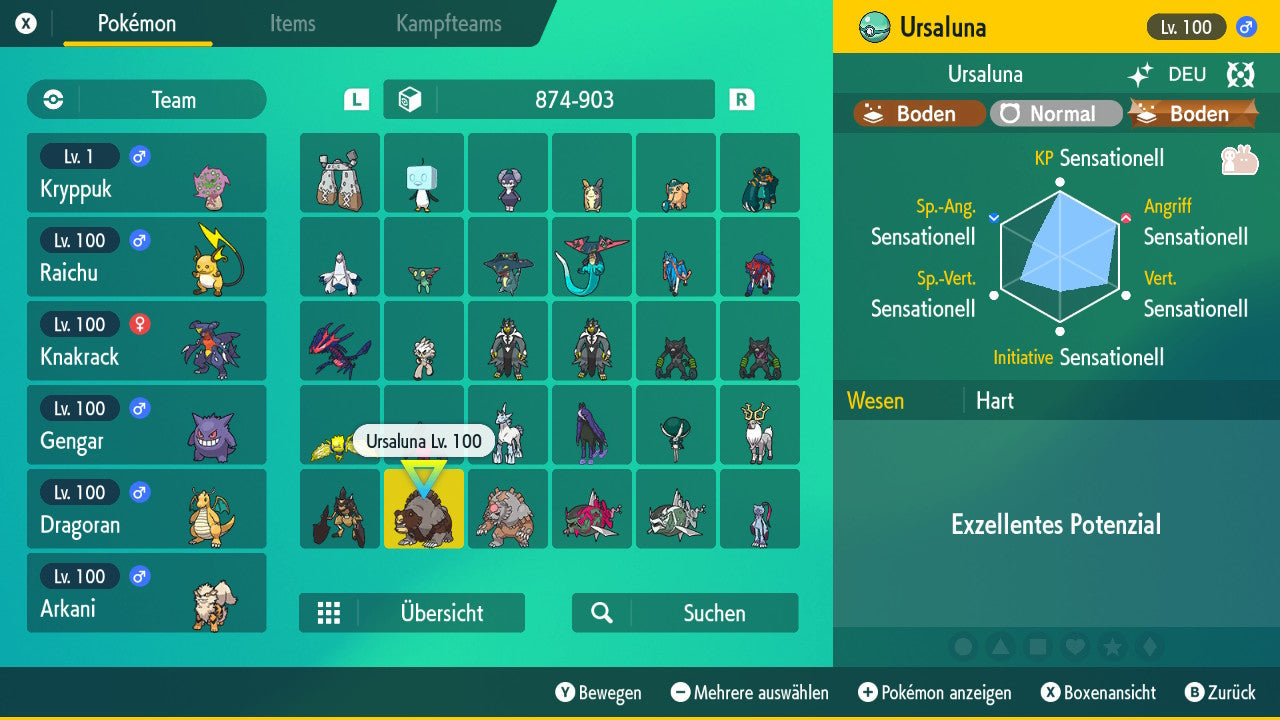1280x720 pixels.
Task: Click the hands clapping icon near KP Sensationell
Action: [1240, 158]
